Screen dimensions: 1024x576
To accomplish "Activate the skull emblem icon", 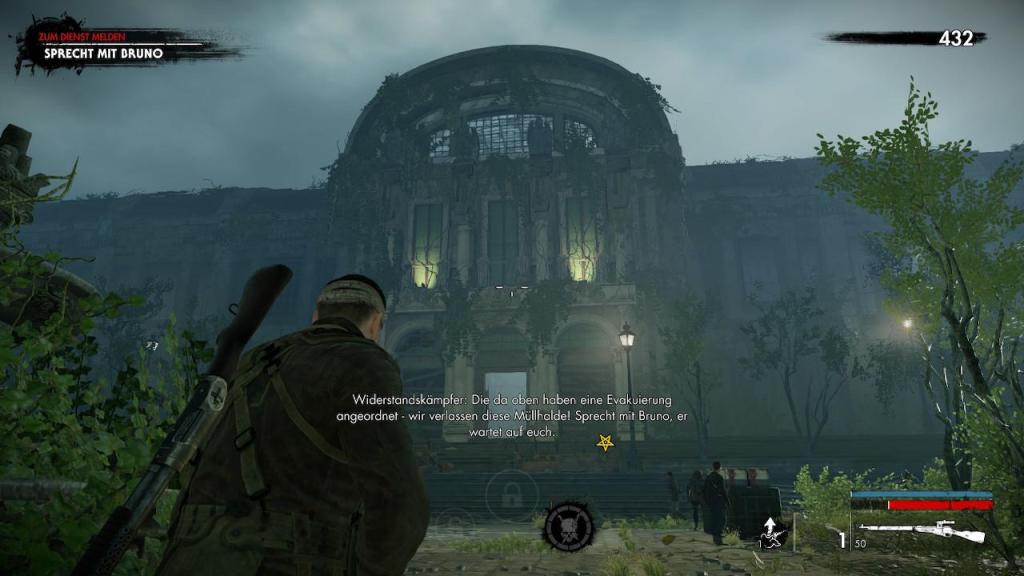I will (569, 526).
